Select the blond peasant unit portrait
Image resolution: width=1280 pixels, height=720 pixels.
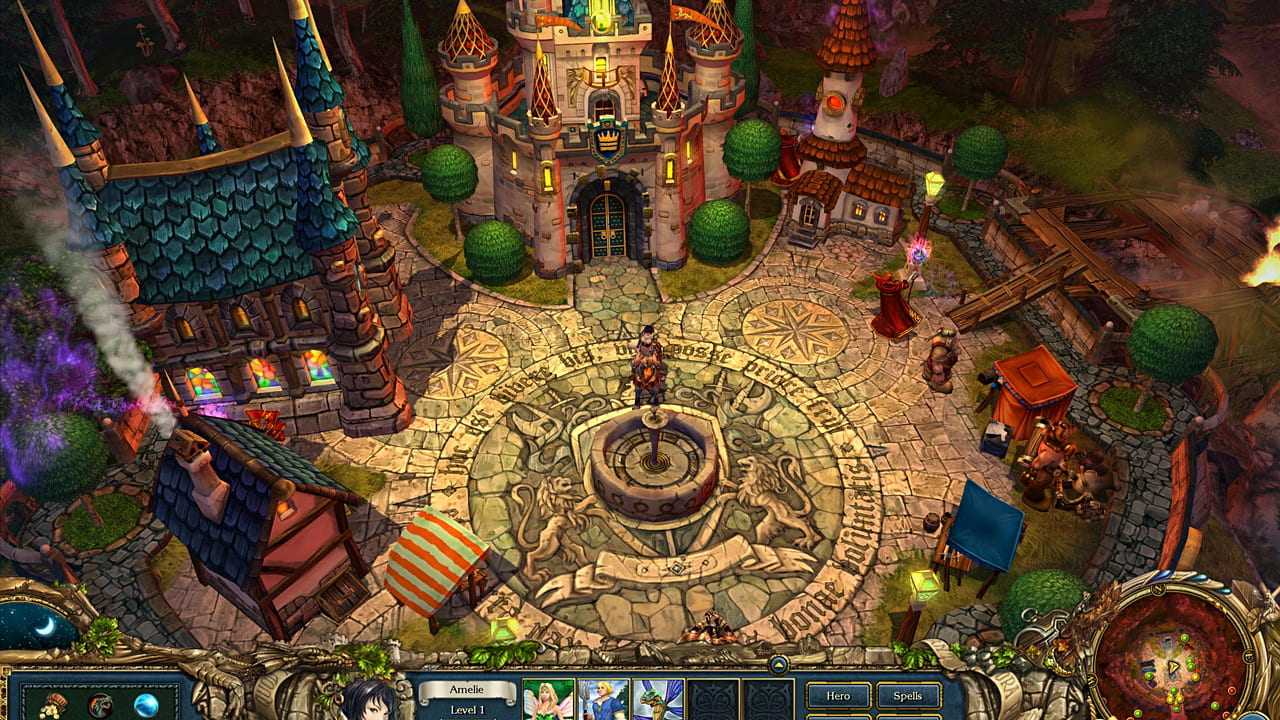tap(603, 700)
